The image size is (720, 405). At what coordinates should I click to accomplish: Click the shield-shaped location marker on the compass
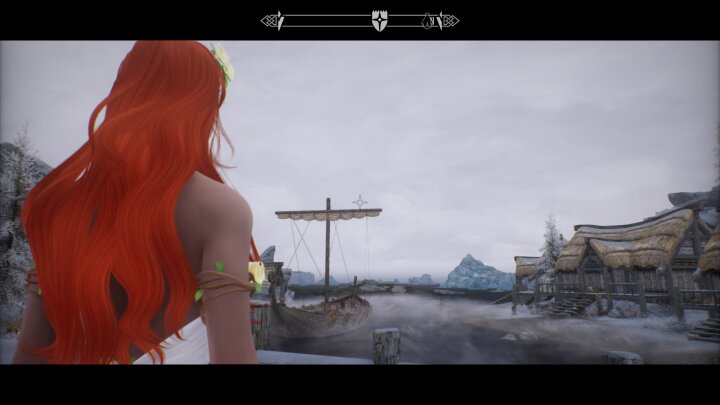379,20
